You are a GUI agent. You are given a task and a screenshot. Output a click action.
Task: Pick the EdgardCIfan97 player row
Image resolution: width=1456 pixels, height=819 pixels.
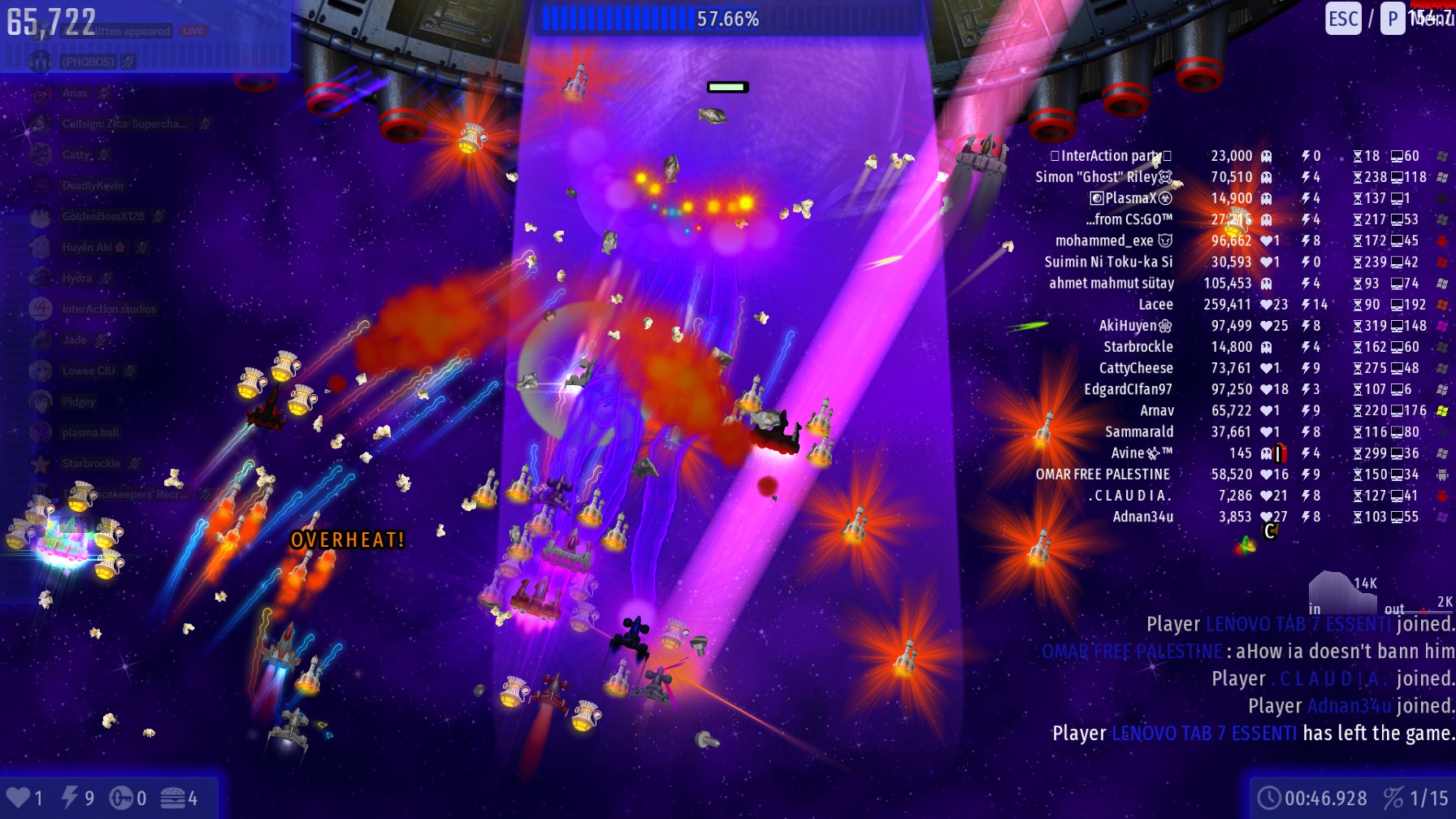pyautogui.click(x=1128, y=389)
